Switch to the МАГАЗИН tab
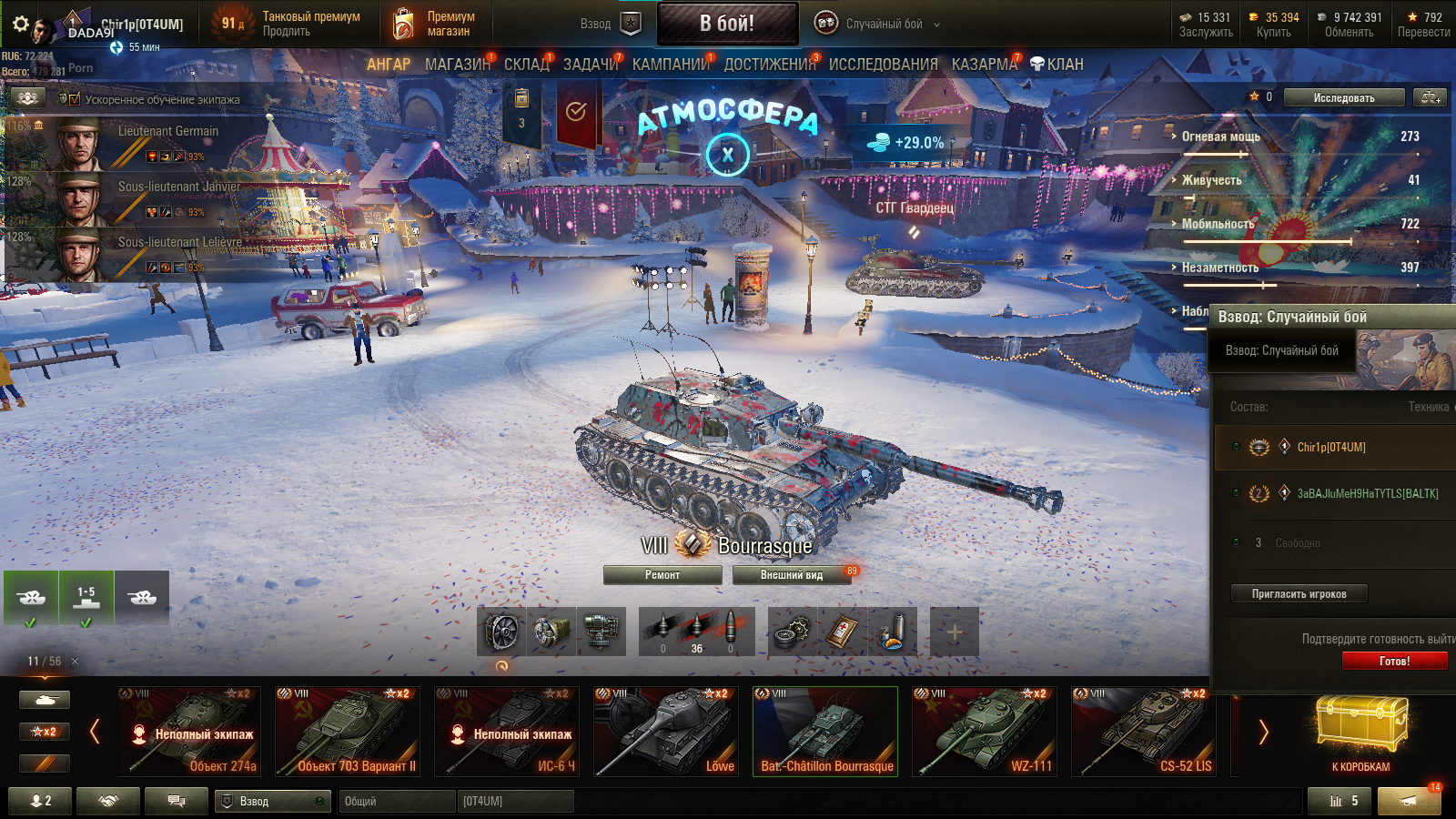 click(x=457, y=65)
